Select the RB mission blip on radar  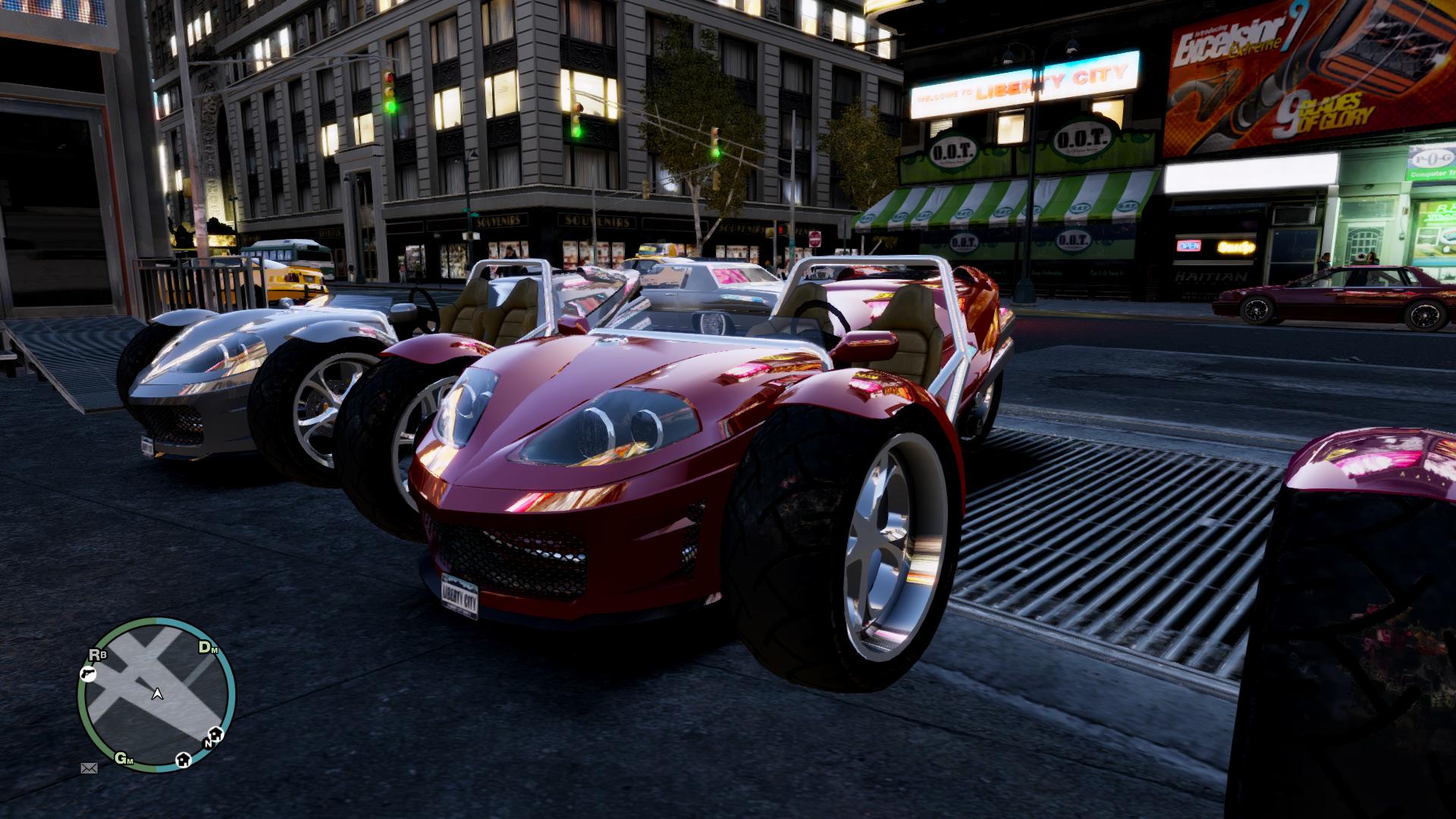(x=98, y=655)
